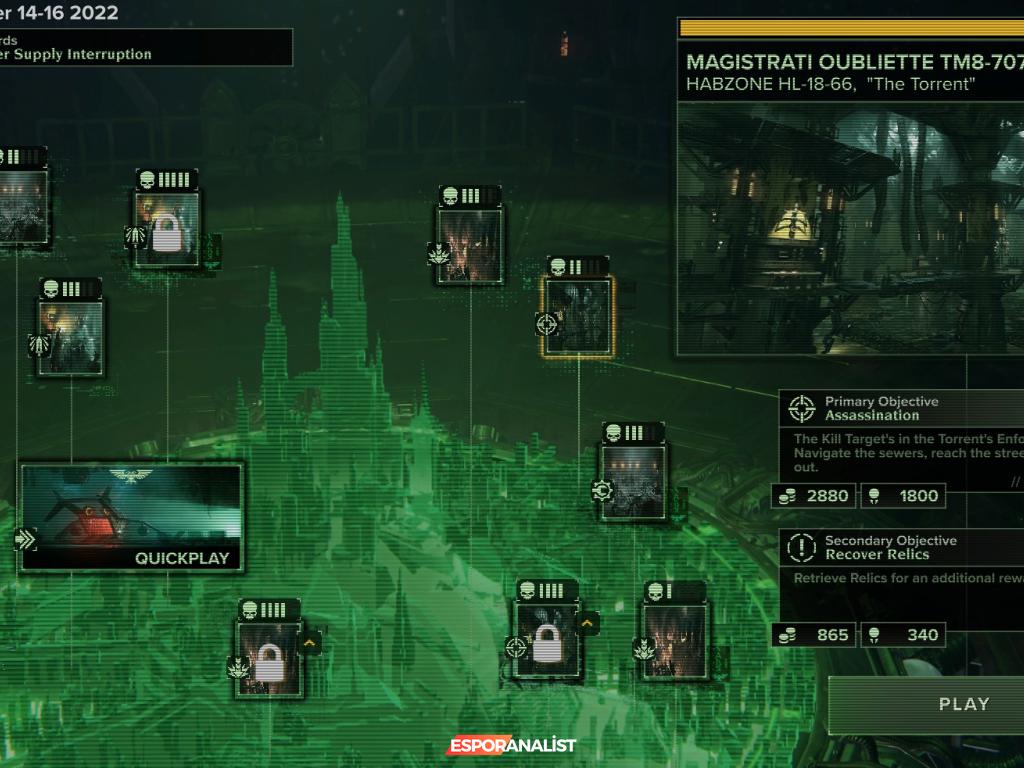1024x768 pixels.
Task: Select the gold-bordered Assassination mission tile
Action: 578,316
